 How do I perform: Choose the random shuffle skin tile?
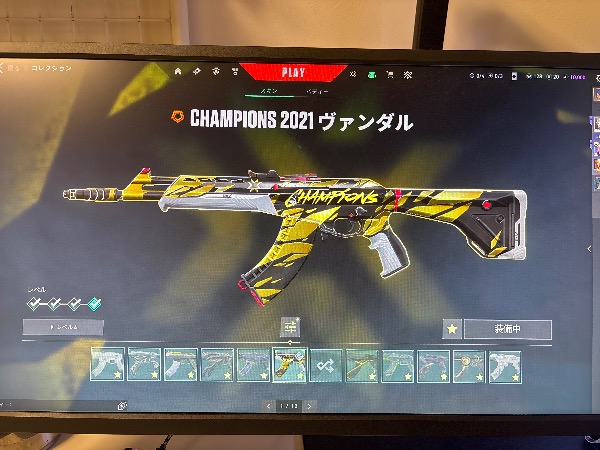(x=326, y=365)
